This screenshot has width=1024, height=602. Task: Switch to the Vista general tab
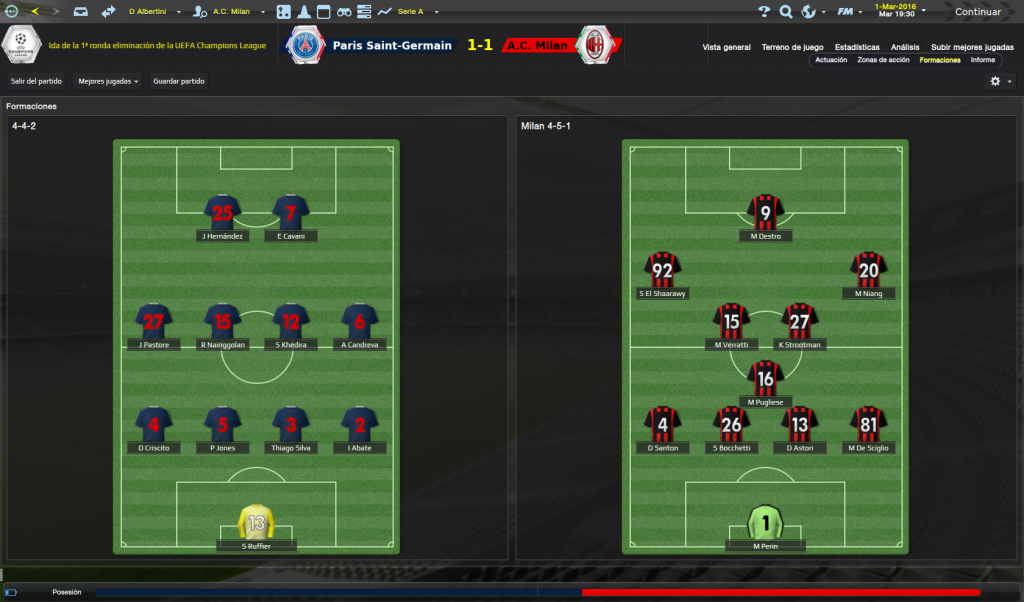pyautogui.click(x=726, y=47)
